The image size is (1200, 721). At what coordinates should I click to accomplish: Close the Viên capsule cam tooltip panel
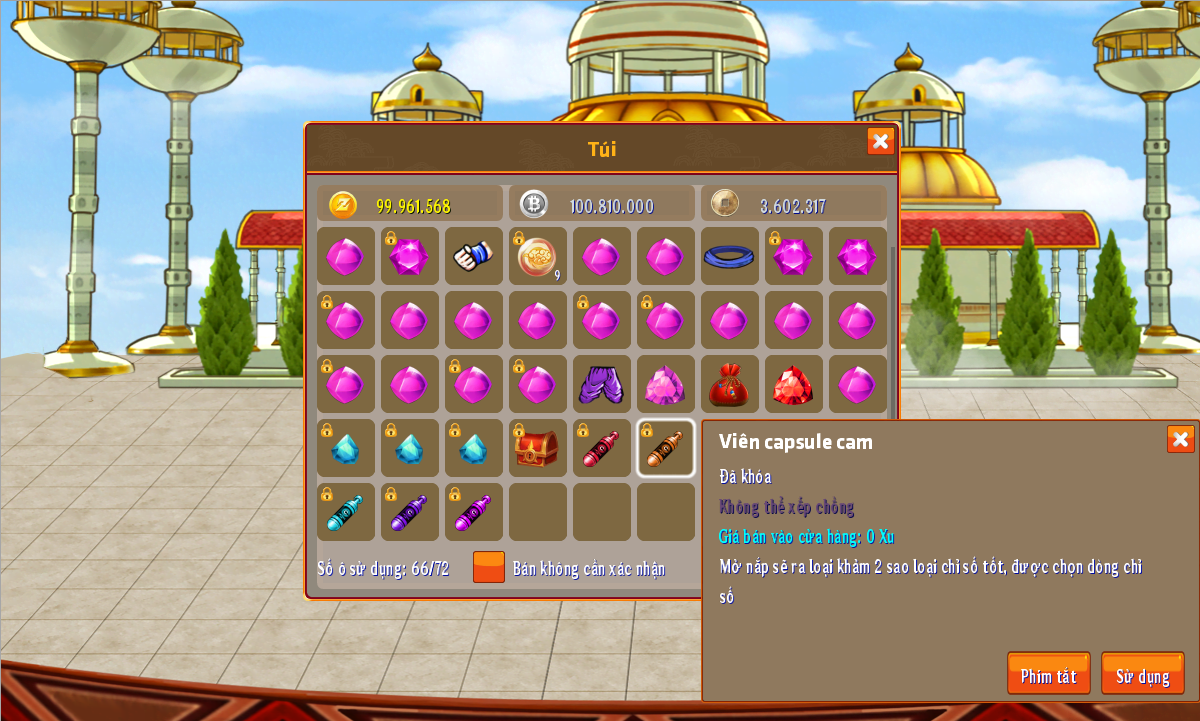click(x=1180, y=439)
